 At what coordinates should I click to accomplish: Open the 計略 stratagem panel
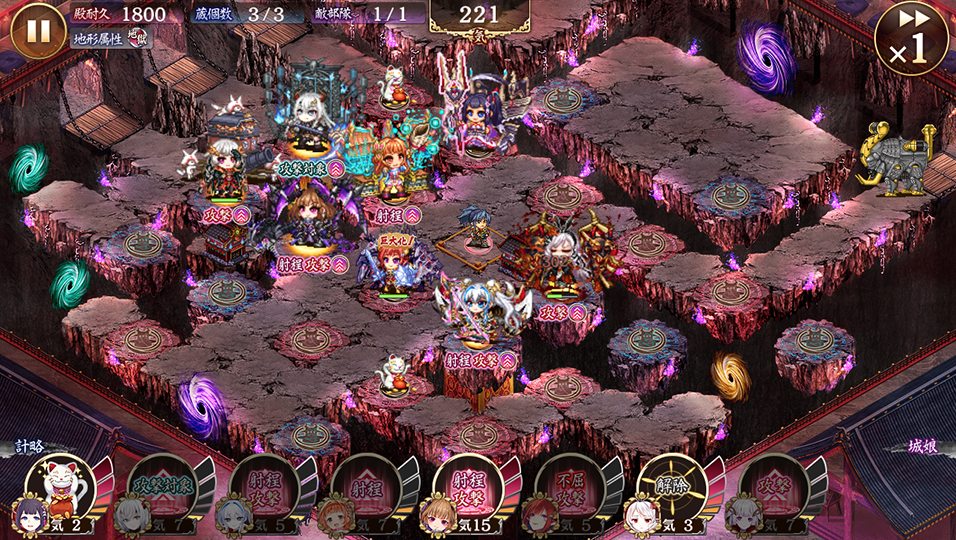pyautogui.click(x=30, y=447)
